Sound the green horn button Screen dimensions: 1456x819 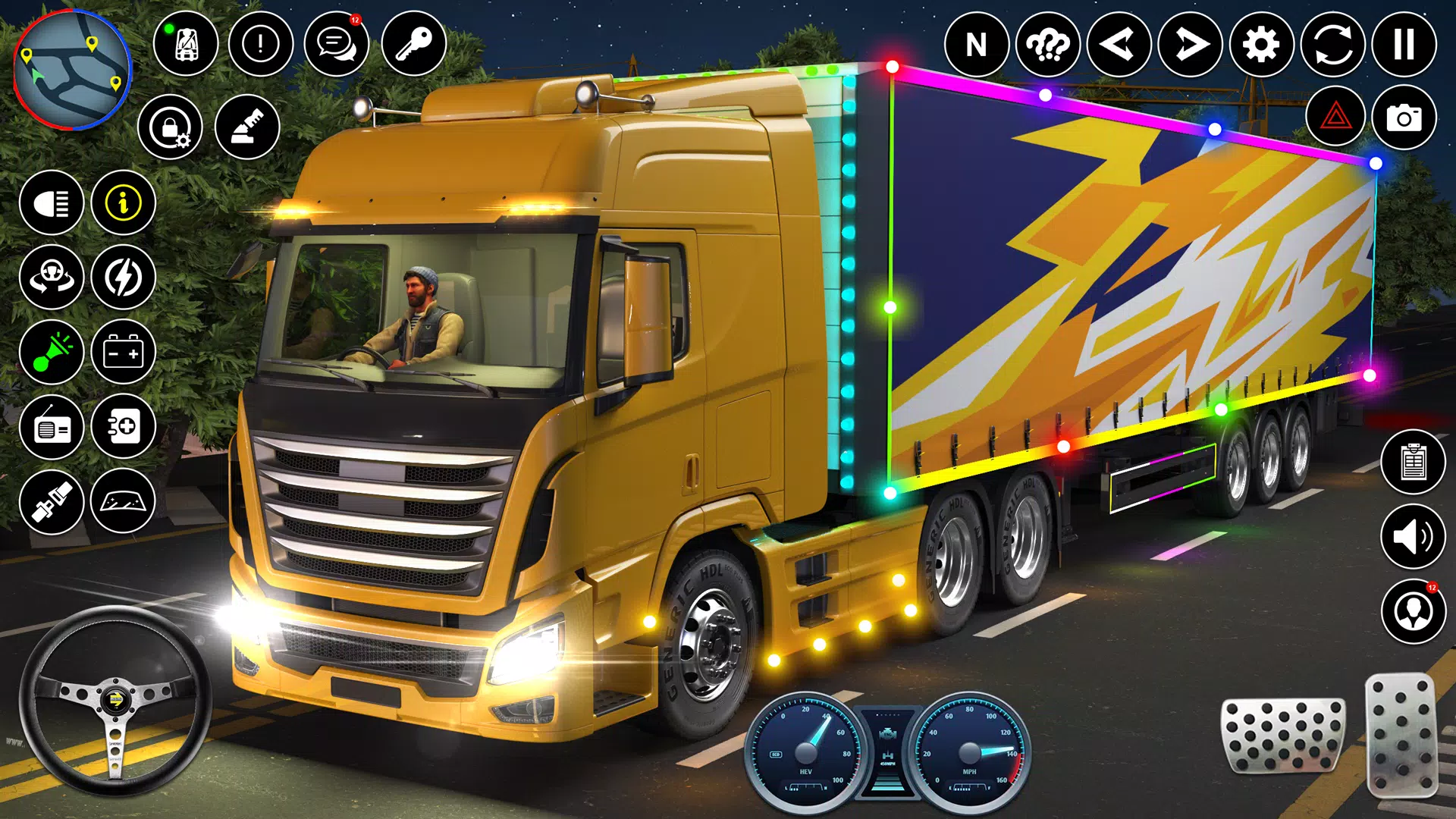coord(52,352)
